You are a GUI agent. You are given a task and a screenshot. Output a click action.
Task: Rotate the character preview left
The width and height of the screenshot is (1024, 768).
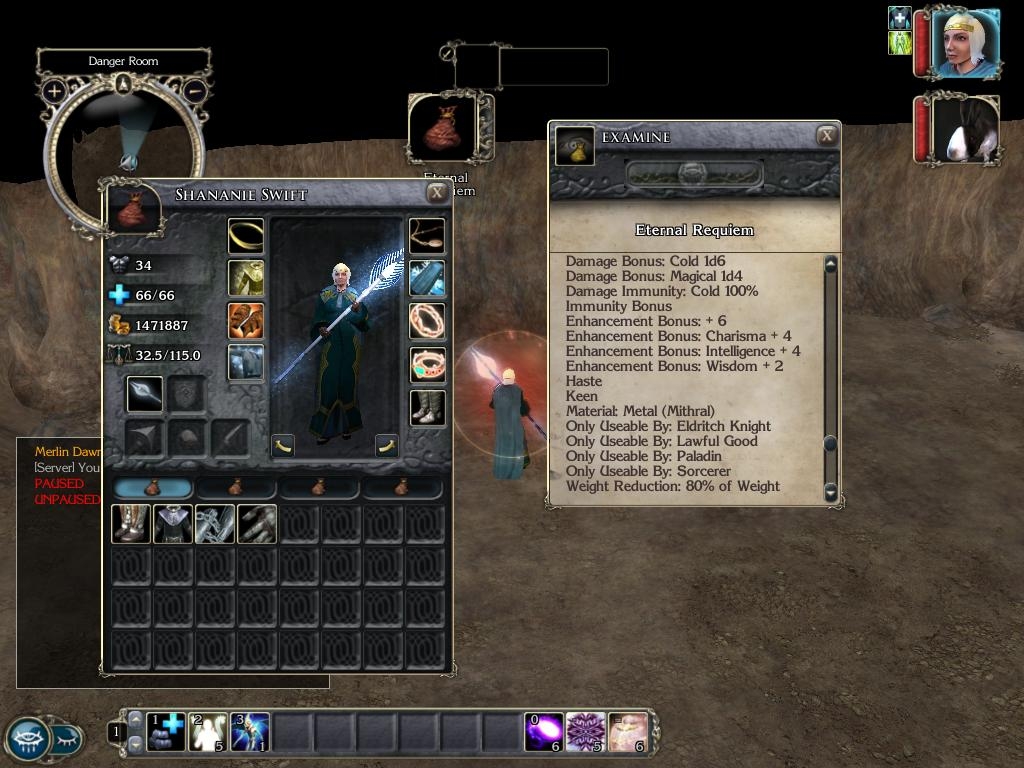coord(283,445)
